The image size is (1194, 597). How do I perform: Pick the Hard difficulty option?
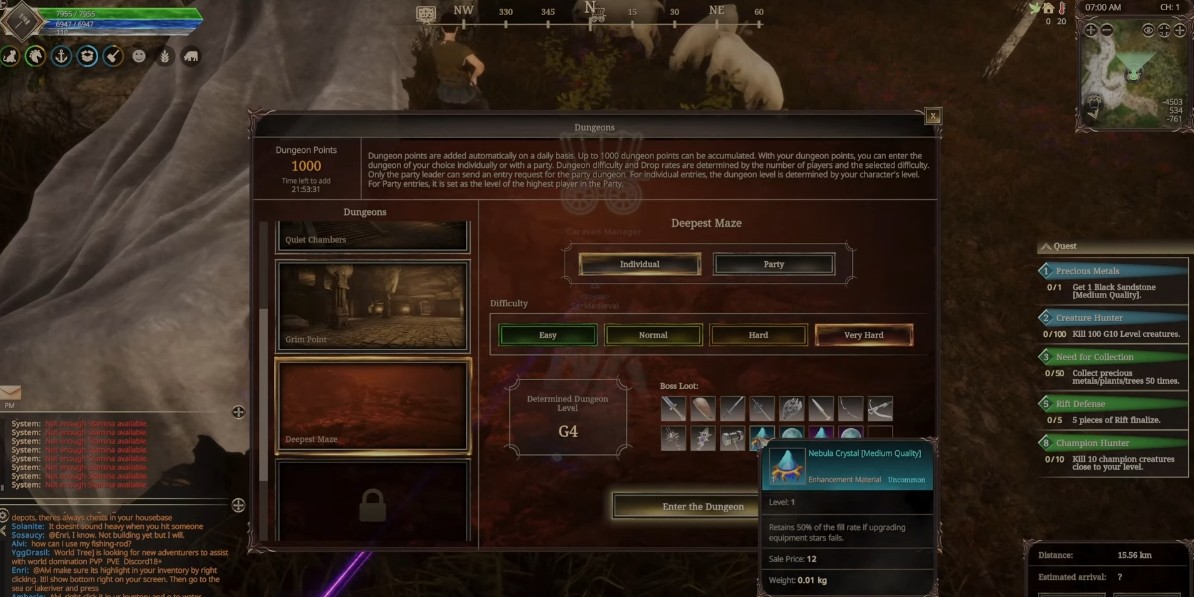[x=758, y=335]
